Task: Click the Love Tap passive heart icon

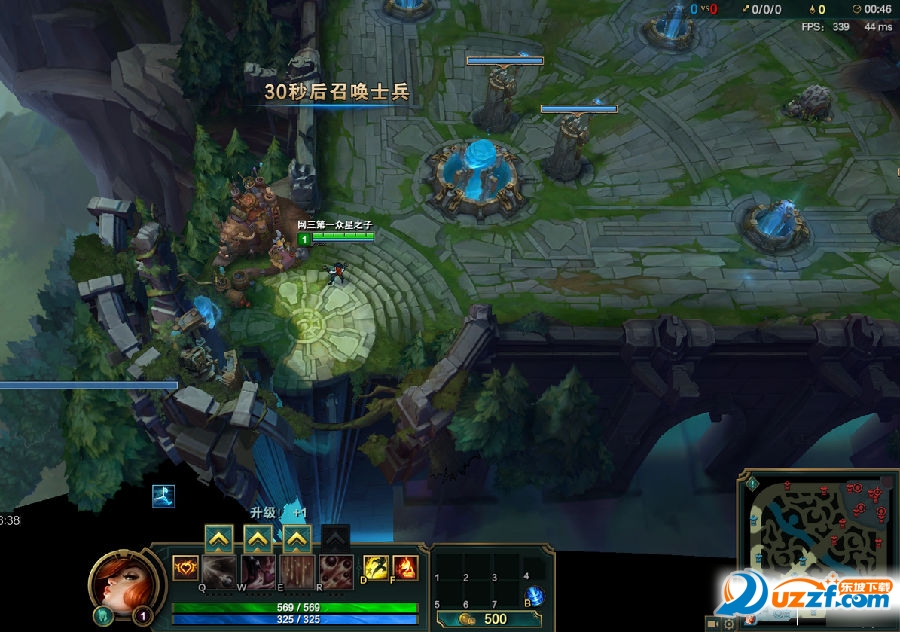Action: pyautogui.click(x=185, y=569)
